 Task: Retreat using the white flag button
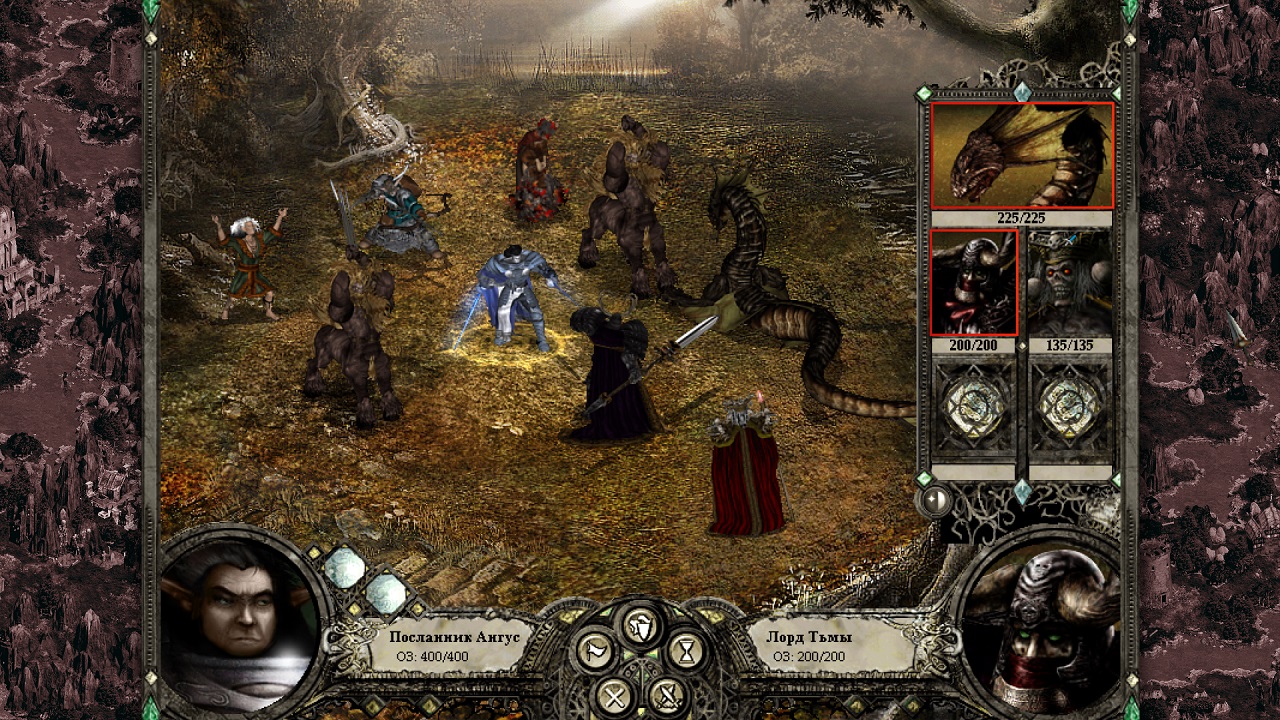(x=595, y=652)
